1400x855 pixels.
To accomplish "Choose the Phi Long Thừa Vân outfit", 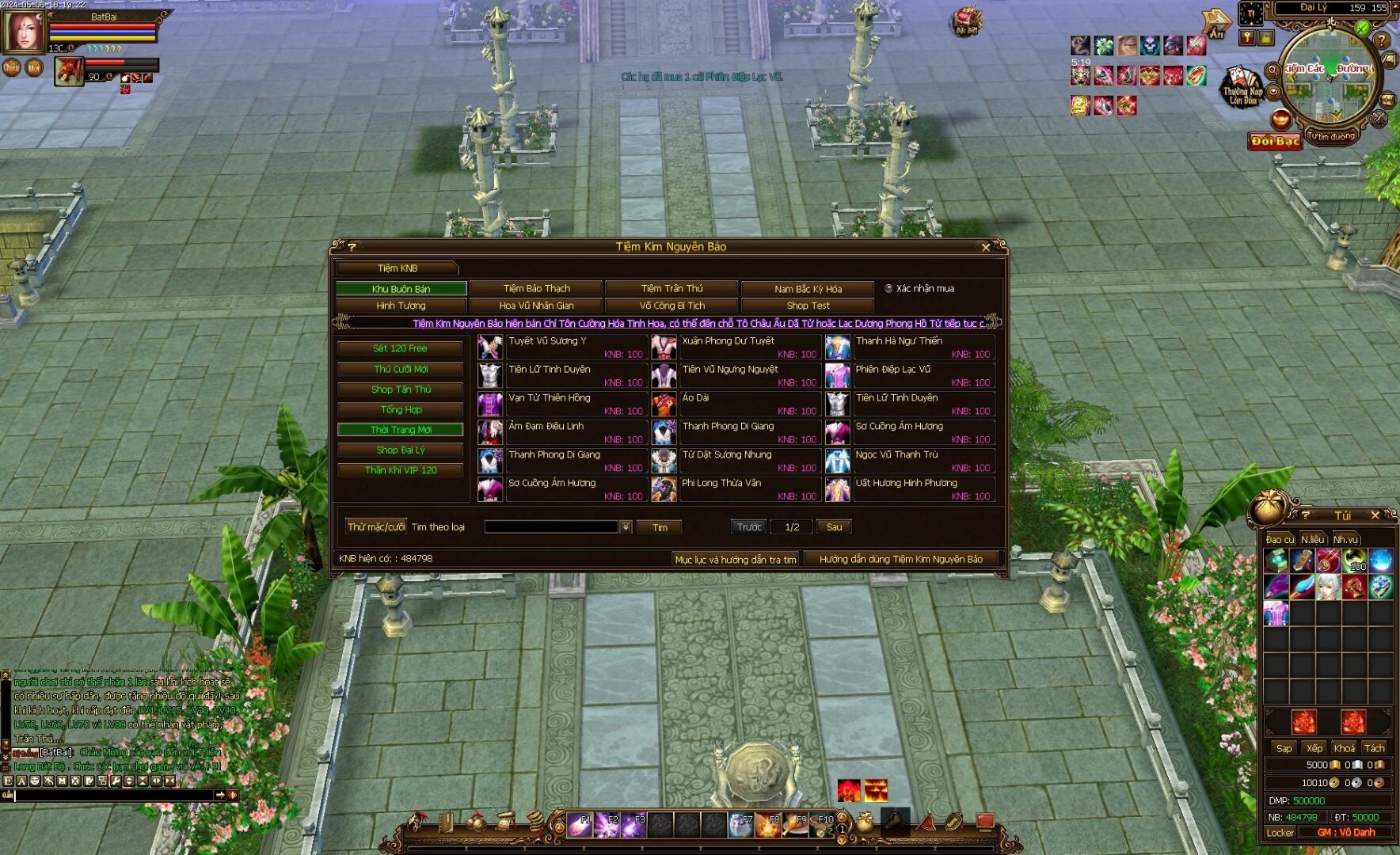I will (721, 483).
